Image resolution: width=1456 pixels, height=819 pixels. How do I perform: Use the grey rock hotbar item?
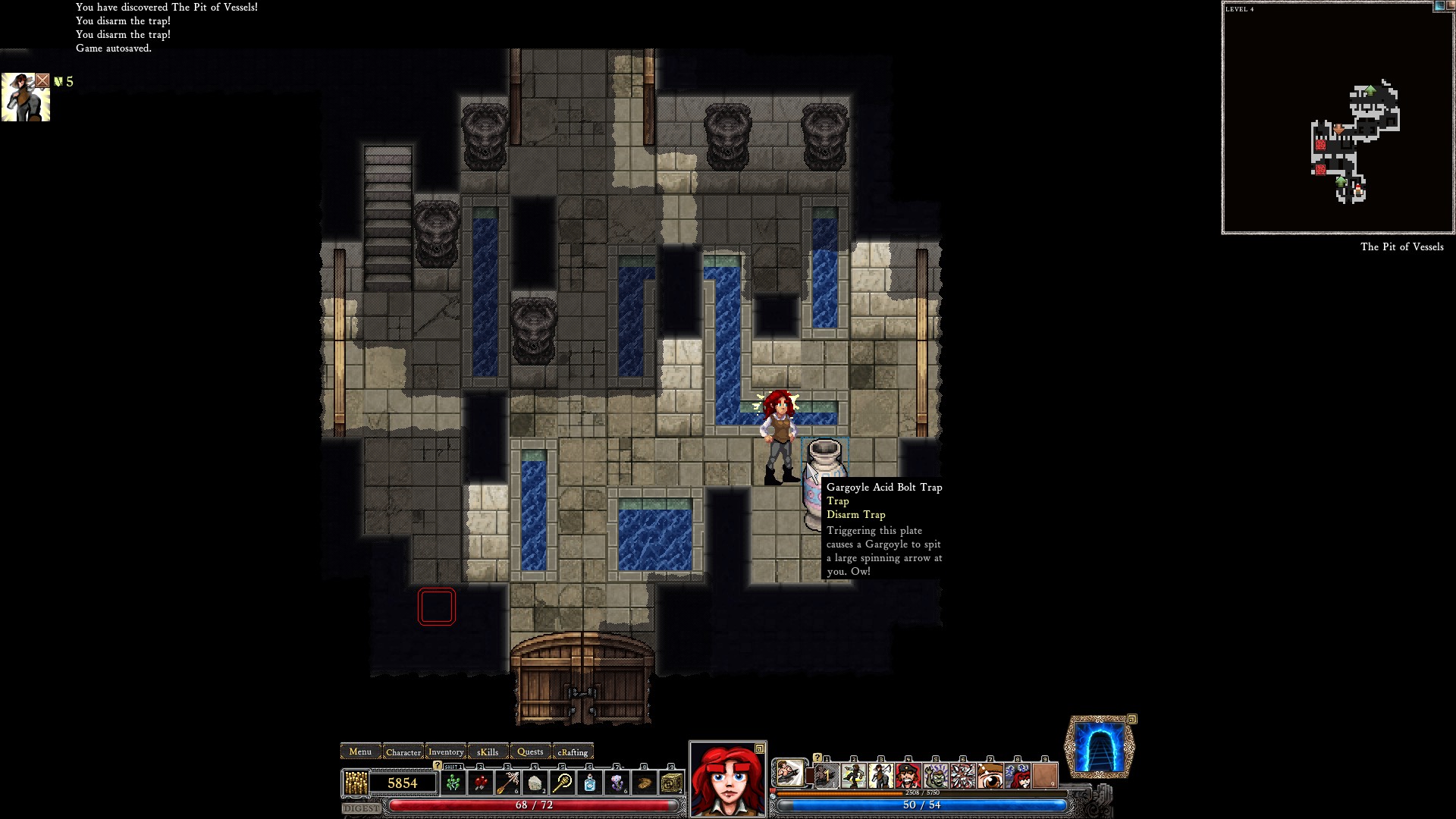pyautogui.click(x=535, y=783)
